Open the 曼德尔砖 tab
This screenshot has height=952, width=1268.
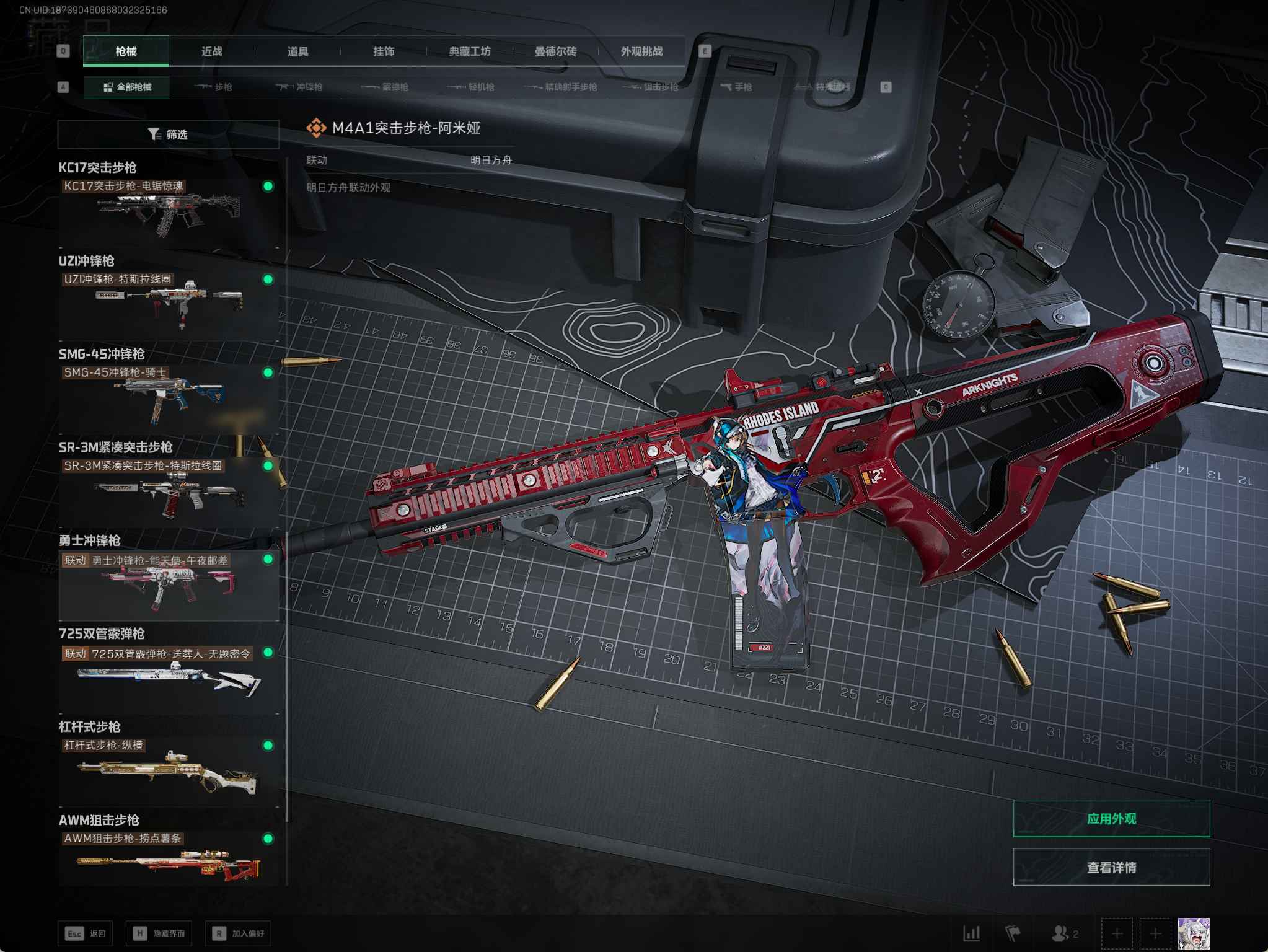(555, 51)
